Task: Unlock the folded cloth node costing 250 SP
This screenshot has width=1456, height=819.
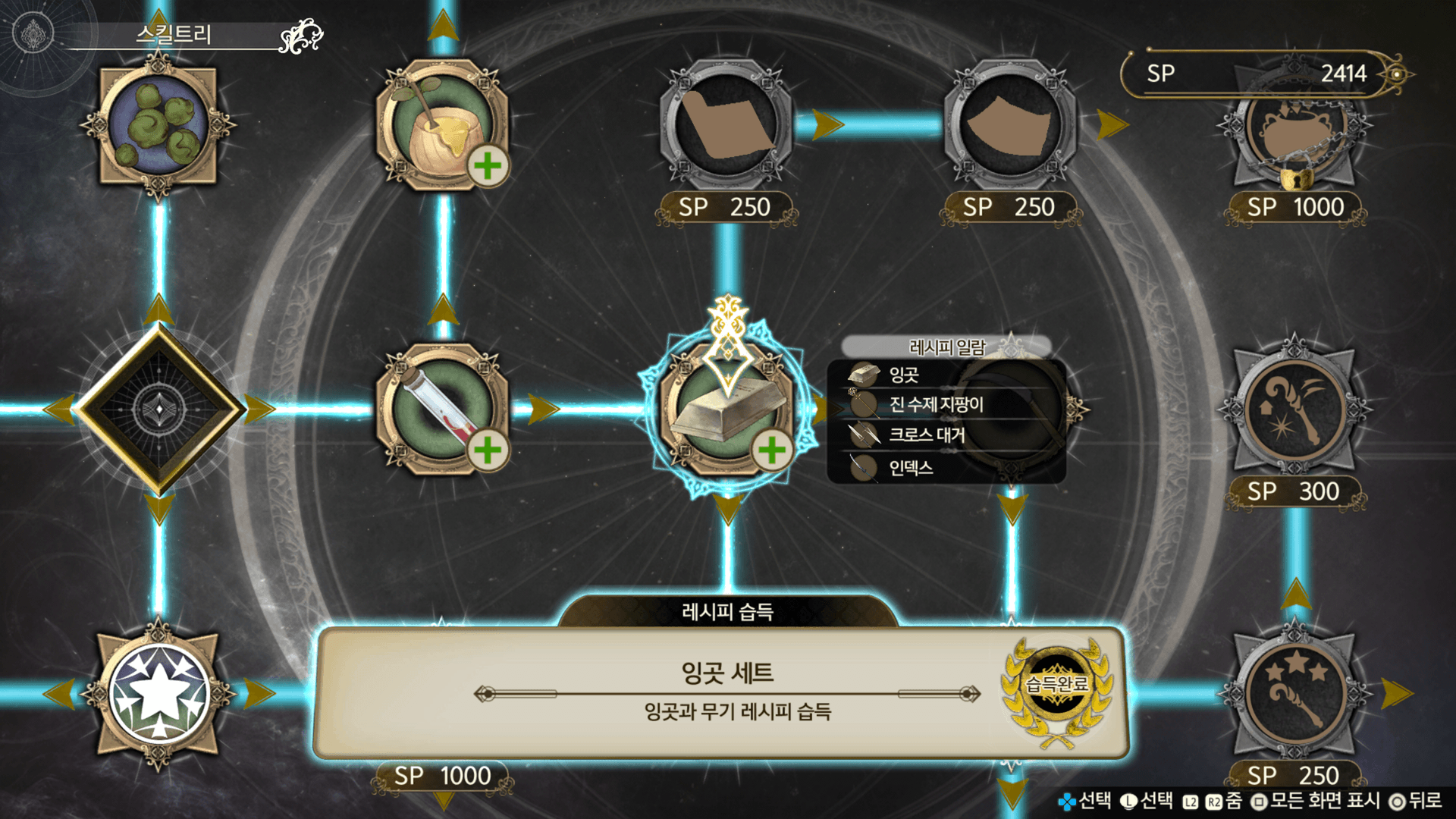Action: pyautogui.click(x=726, y=125)
